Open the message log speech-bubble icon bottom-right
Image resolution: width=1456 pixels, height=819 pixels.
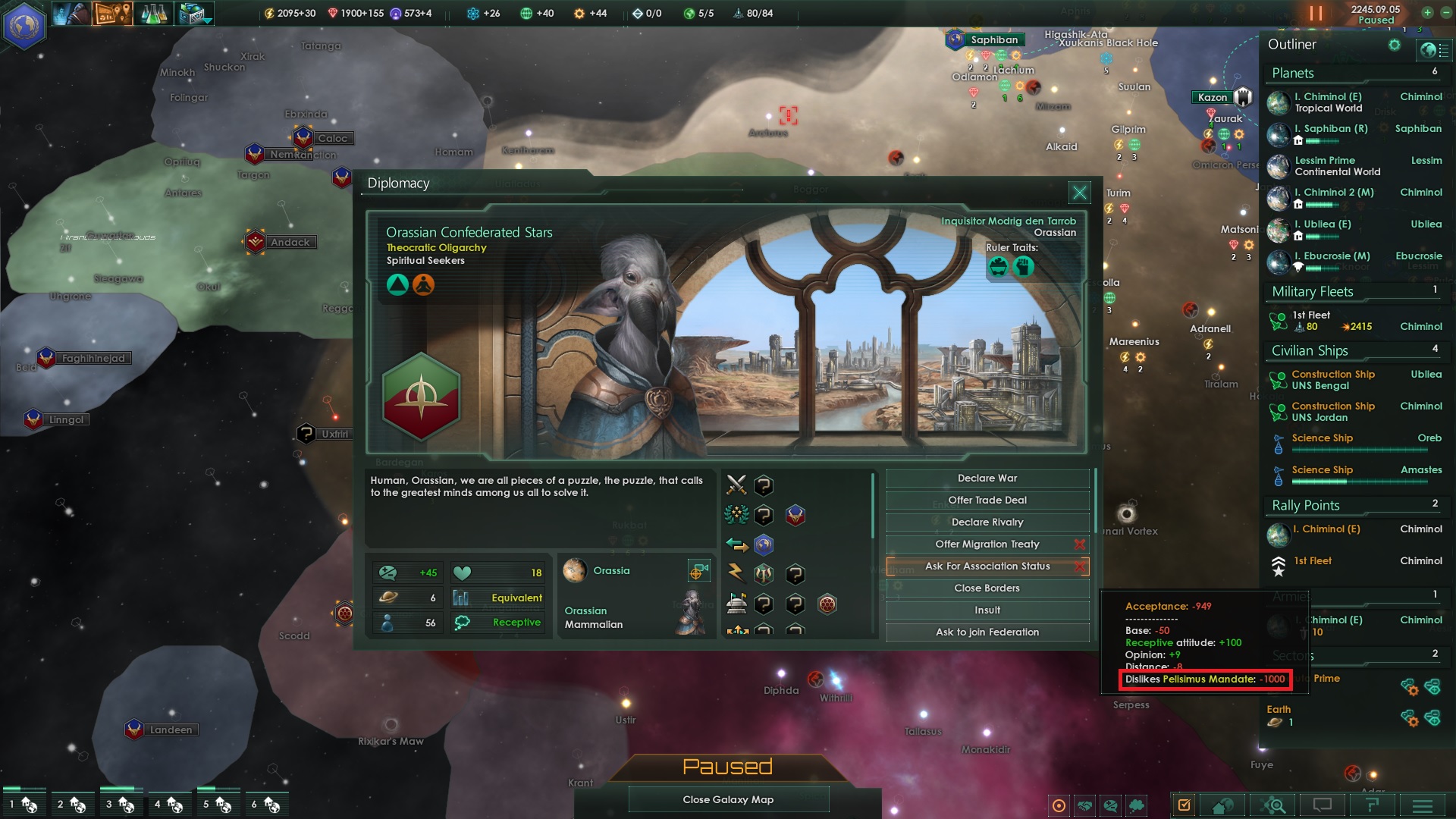[x=1323, y=805]
